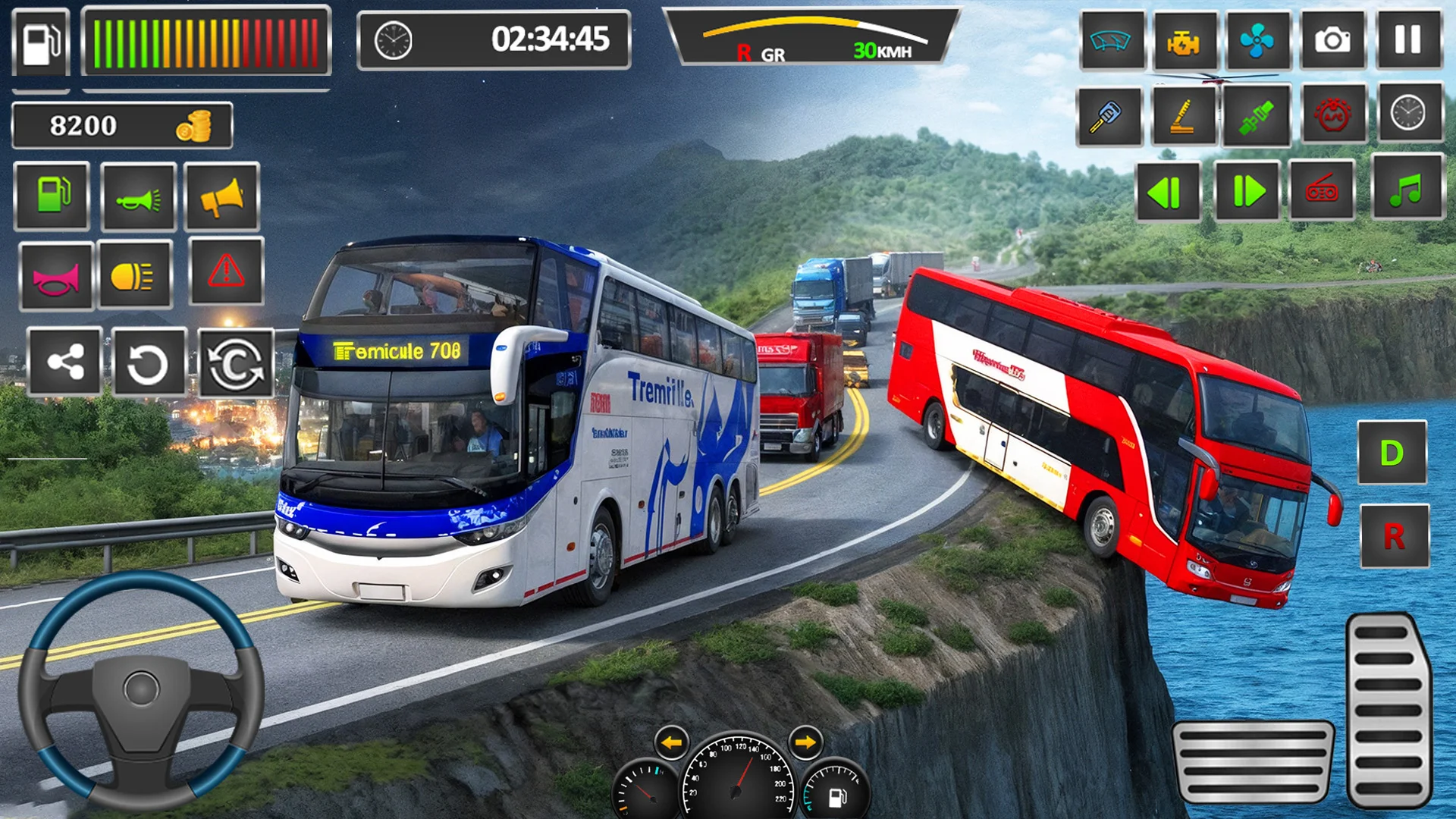Open the share button

pyautogui.click(x=64, y=362)
